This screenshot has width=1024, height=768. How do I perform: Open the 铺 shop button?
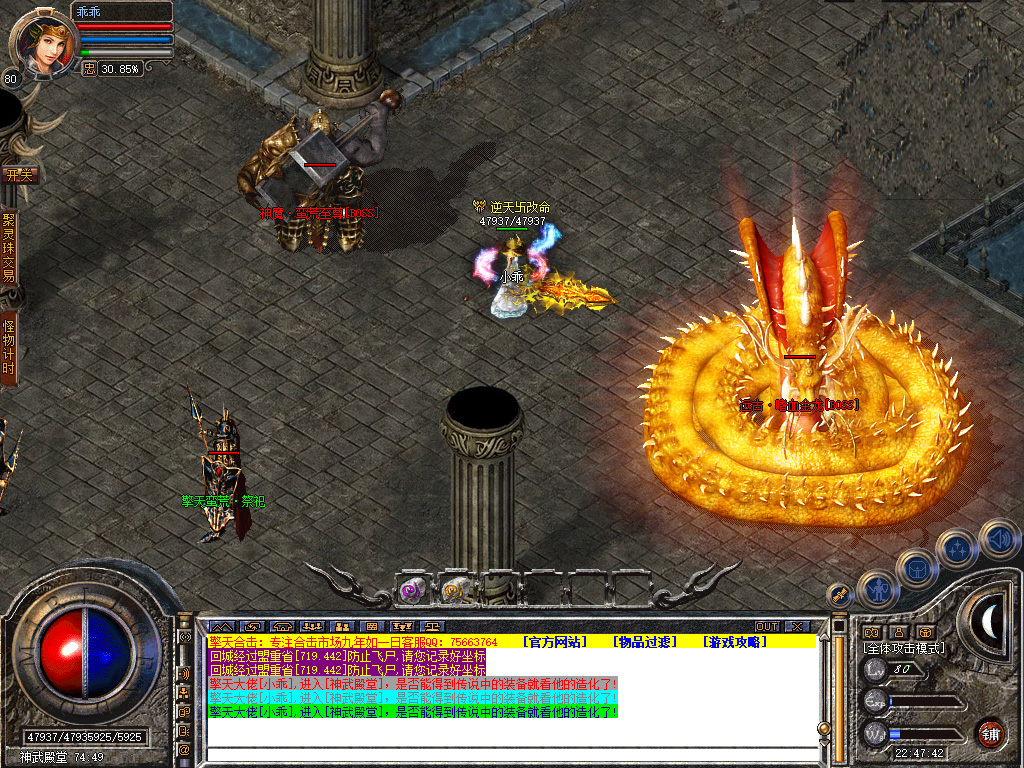990,732
